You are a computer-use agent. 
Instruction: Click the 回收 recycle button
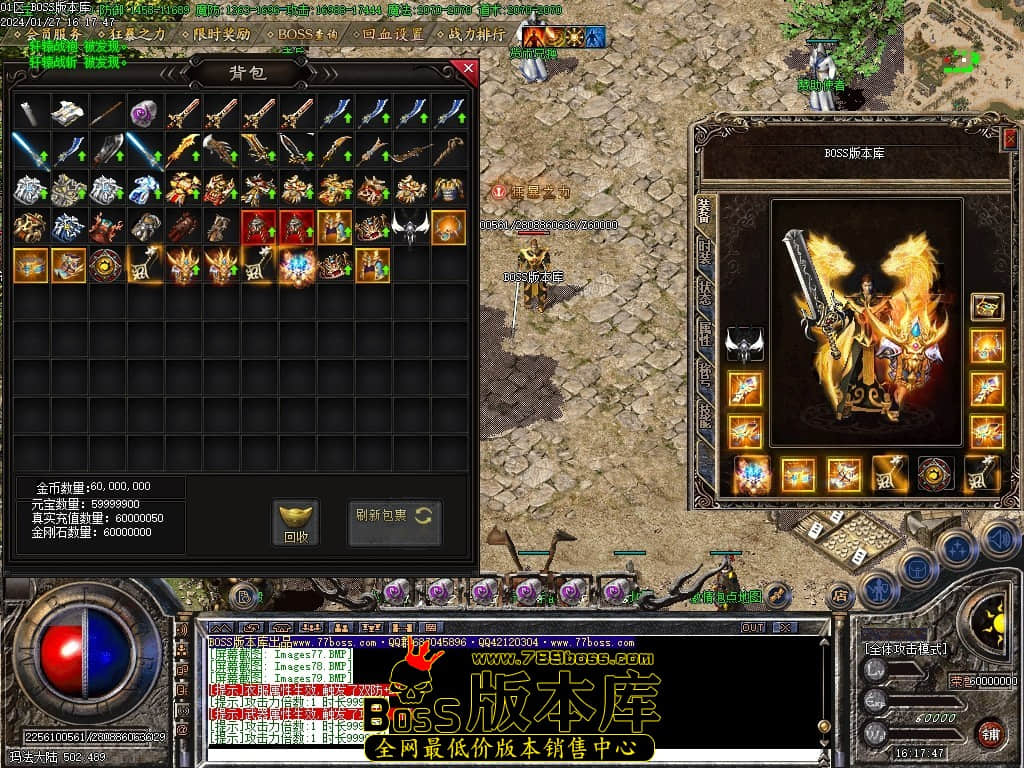coord(295,522)
